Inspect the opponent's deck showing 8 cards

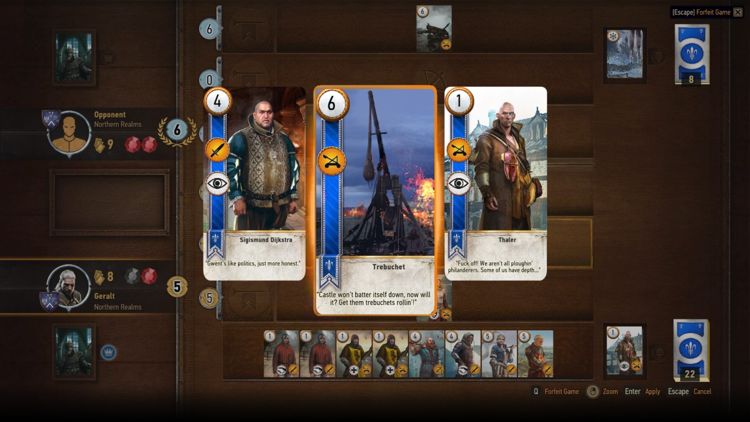[691, 54]
